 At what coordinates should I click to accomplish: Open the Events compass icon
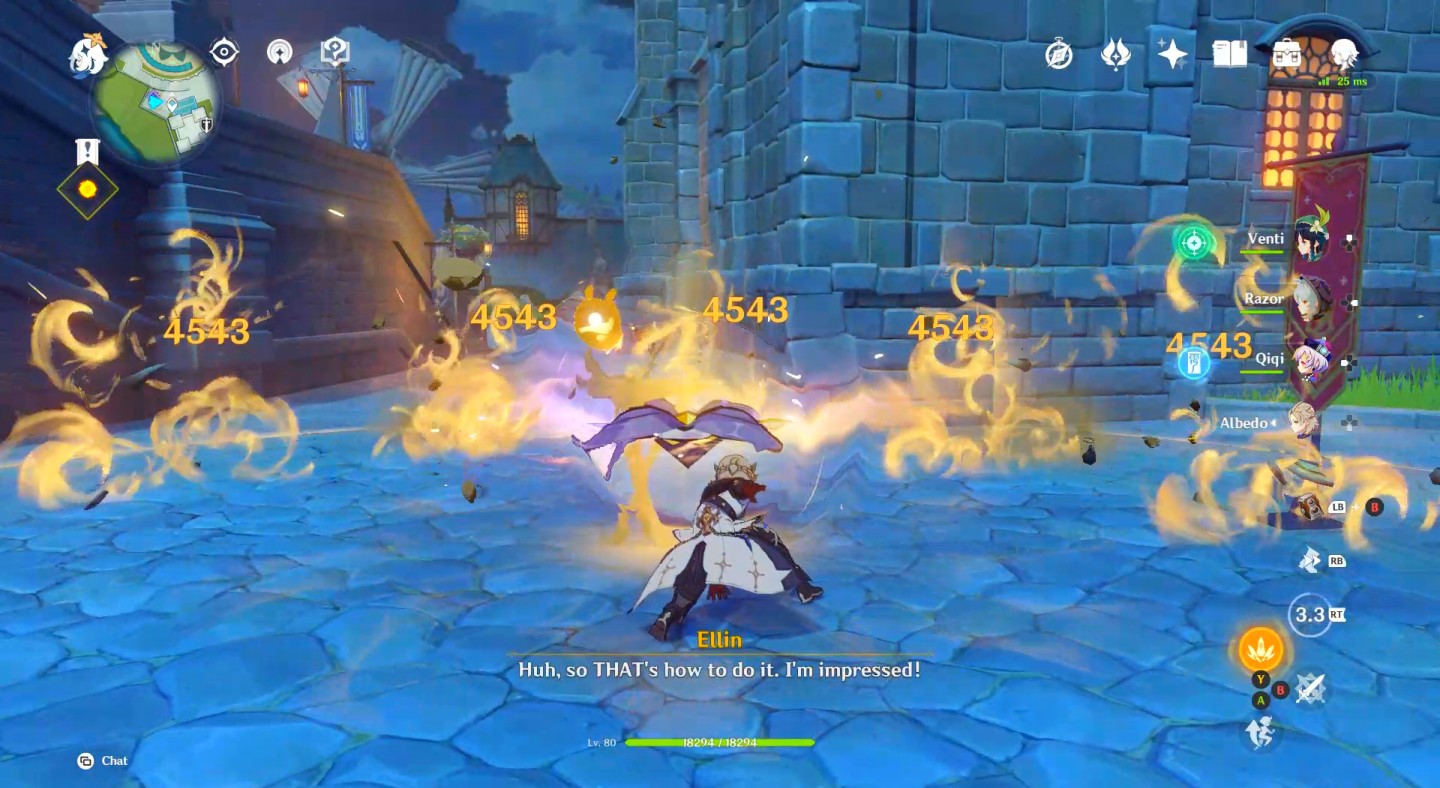1059,54
